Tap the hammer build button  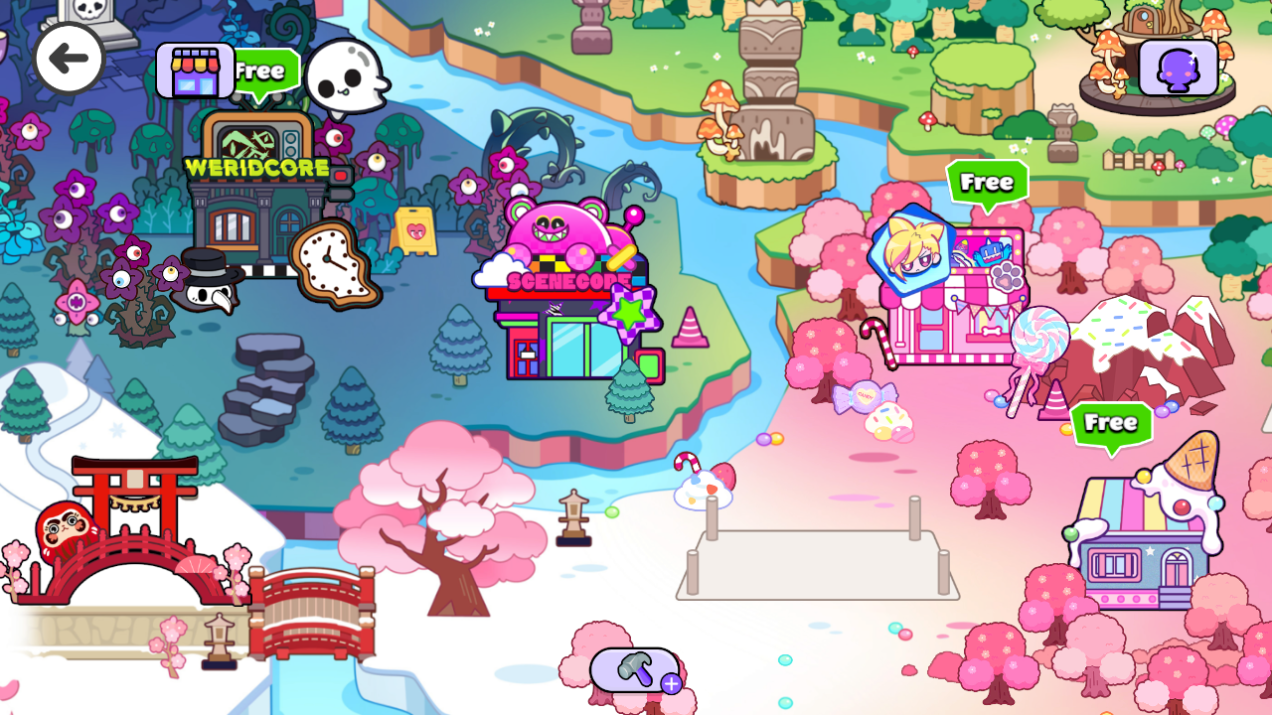tap(635, 670)
